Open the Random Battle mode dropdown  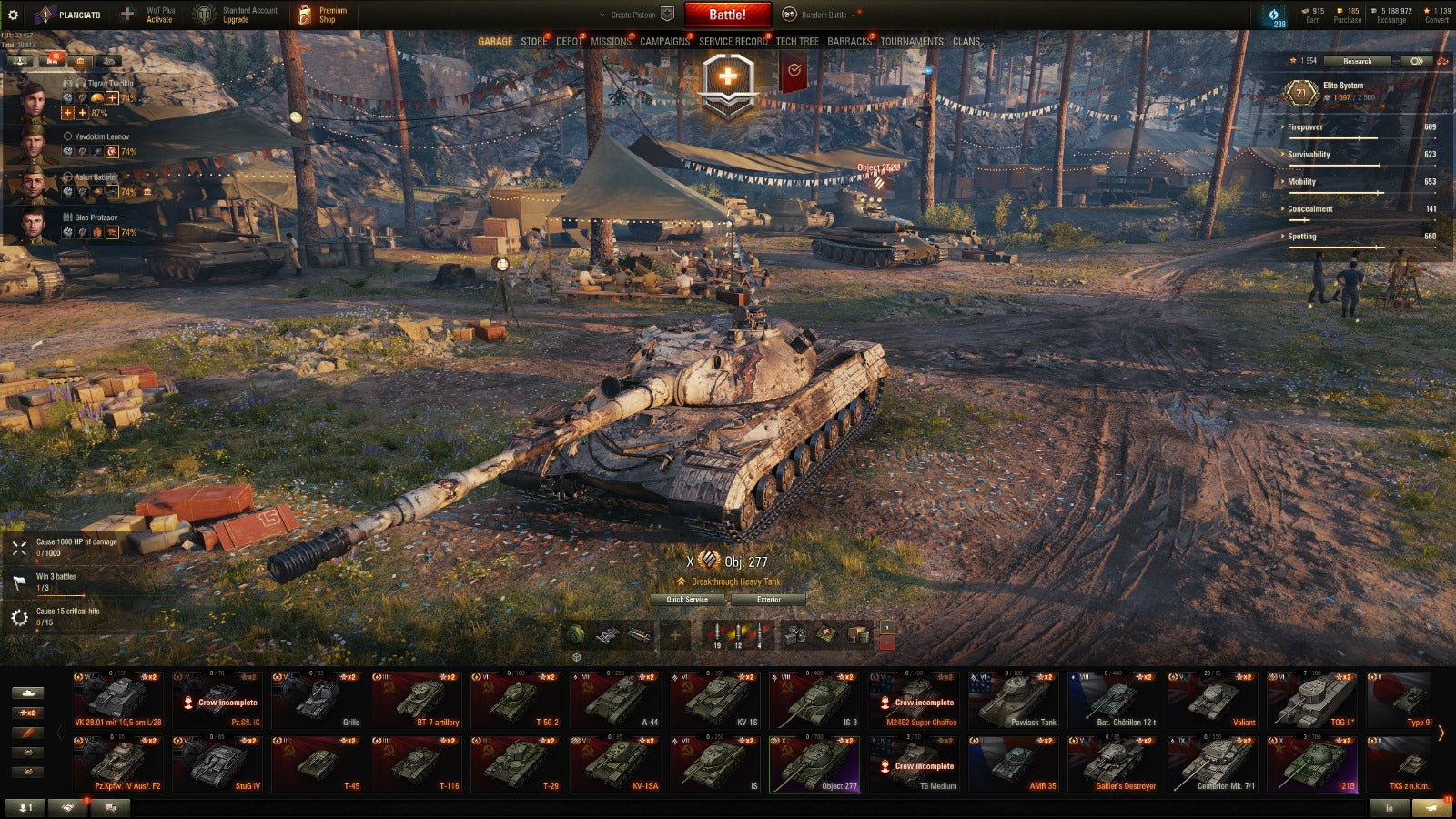click(824, 15)
